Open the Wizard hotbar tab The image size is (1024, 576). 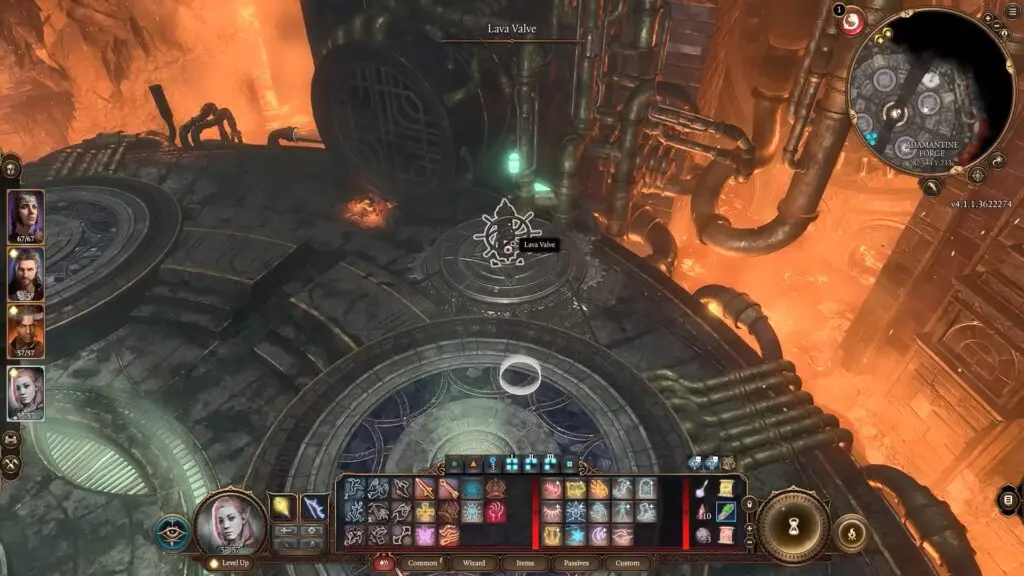click(473, 563)
